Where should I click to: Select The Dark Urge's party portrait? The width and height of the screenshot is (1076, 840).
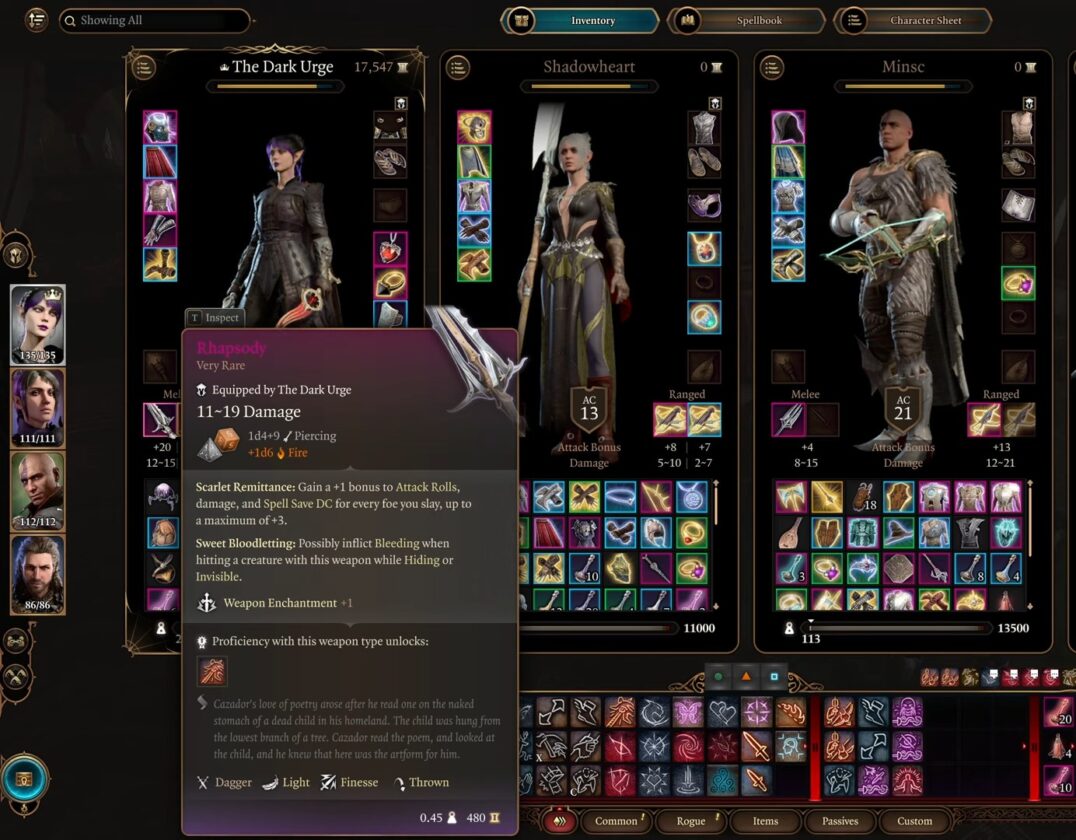coord(38,325)
